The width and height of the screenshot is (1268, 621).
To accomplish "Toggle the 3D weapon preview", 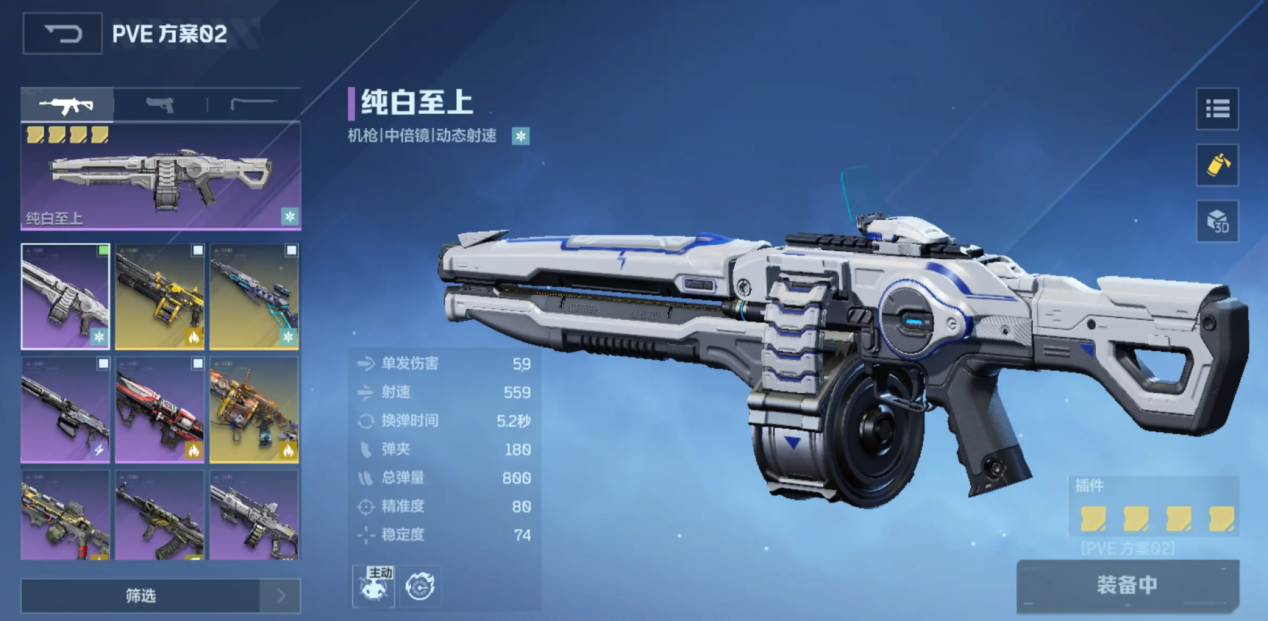I will [1217, 221].
